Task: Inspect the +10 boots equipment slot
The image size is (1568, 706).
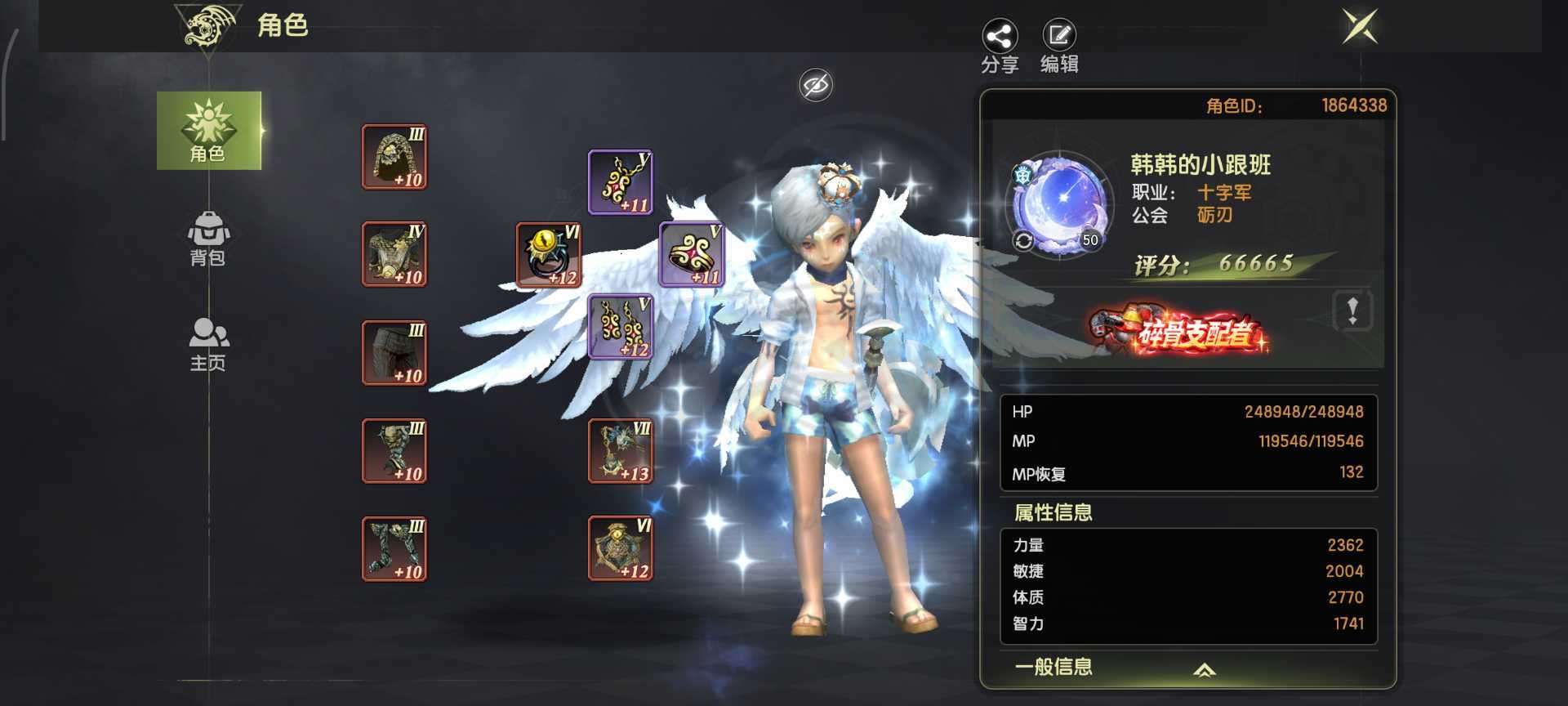Action: [x=394, y=548]
